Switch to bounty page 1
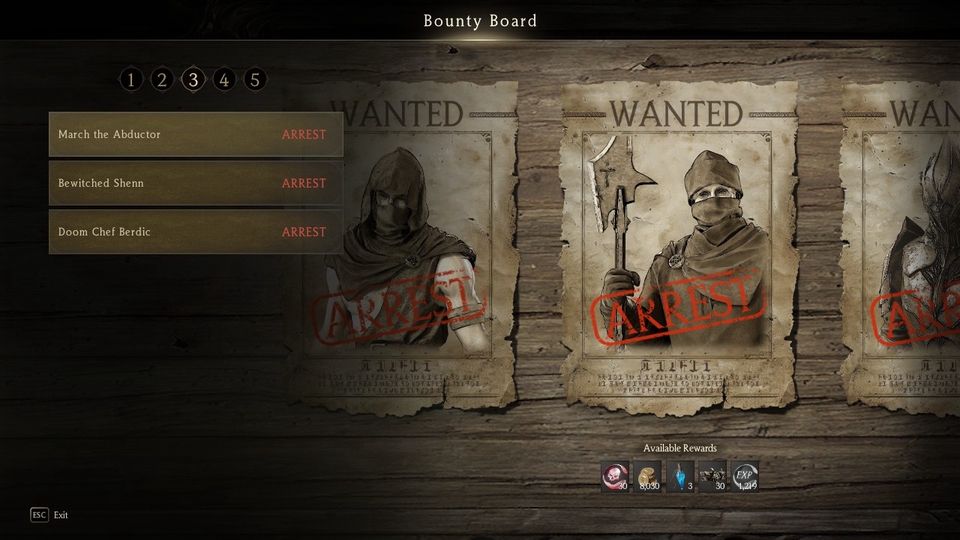This screenshot has height=540, width=960. click(131, 79)
